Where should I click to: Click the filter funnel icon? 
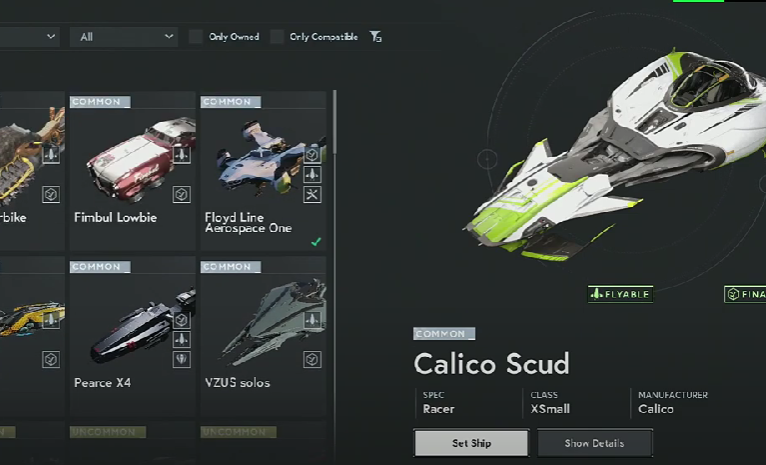(375, 37)
